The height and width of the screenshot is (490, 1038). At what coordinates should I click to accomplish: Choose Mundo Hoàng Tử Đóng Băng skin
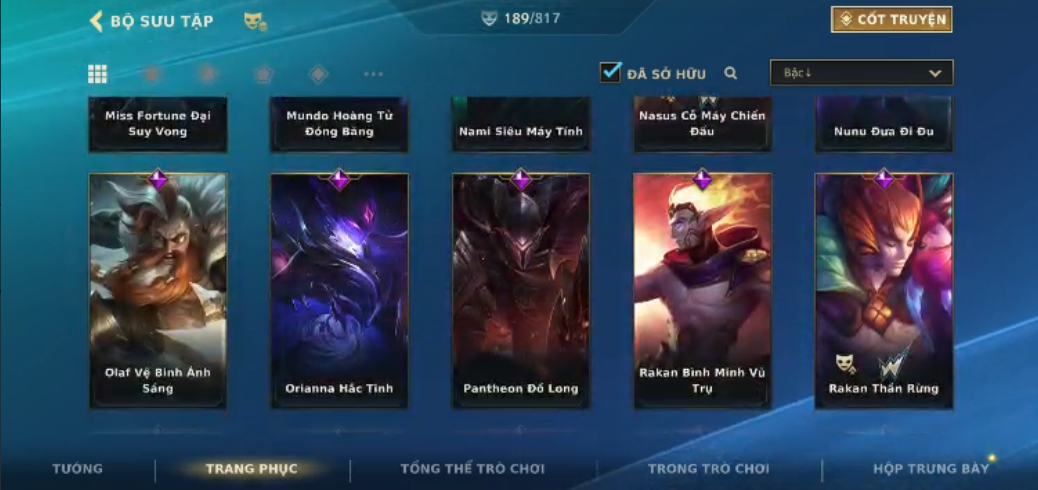coord(339,124)
